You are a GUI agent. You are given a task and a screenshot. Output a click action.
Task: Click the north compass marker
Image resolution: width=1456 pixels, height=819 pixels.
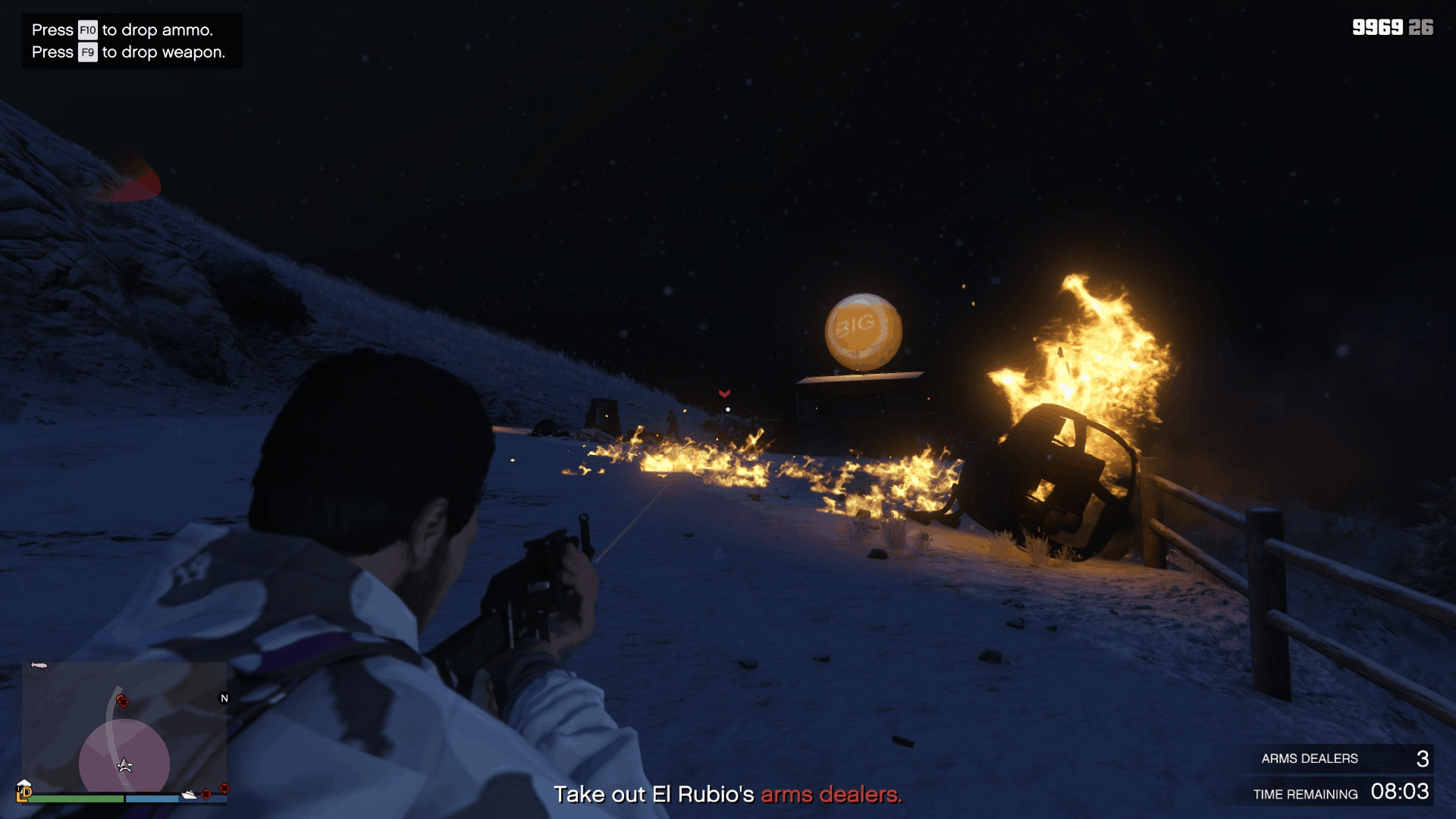(224, 698)
